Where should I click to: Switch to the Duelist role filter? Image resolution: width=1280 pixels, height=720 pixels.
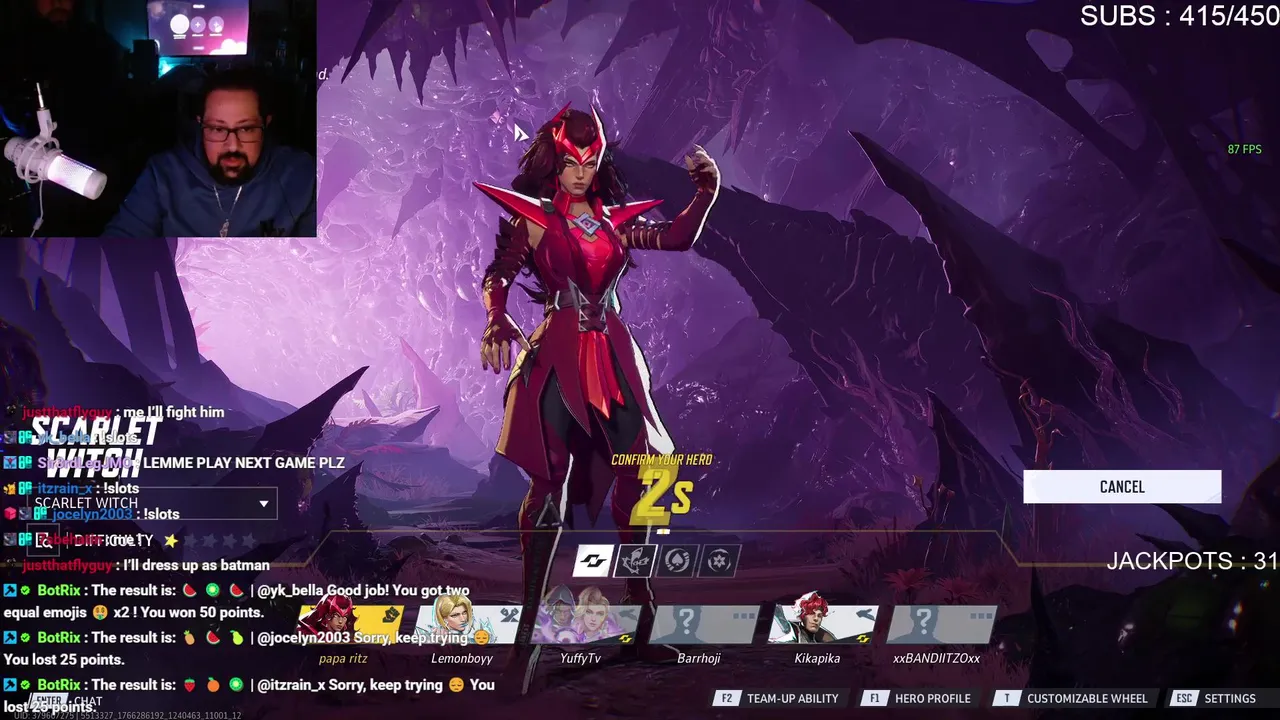point(677,561)
